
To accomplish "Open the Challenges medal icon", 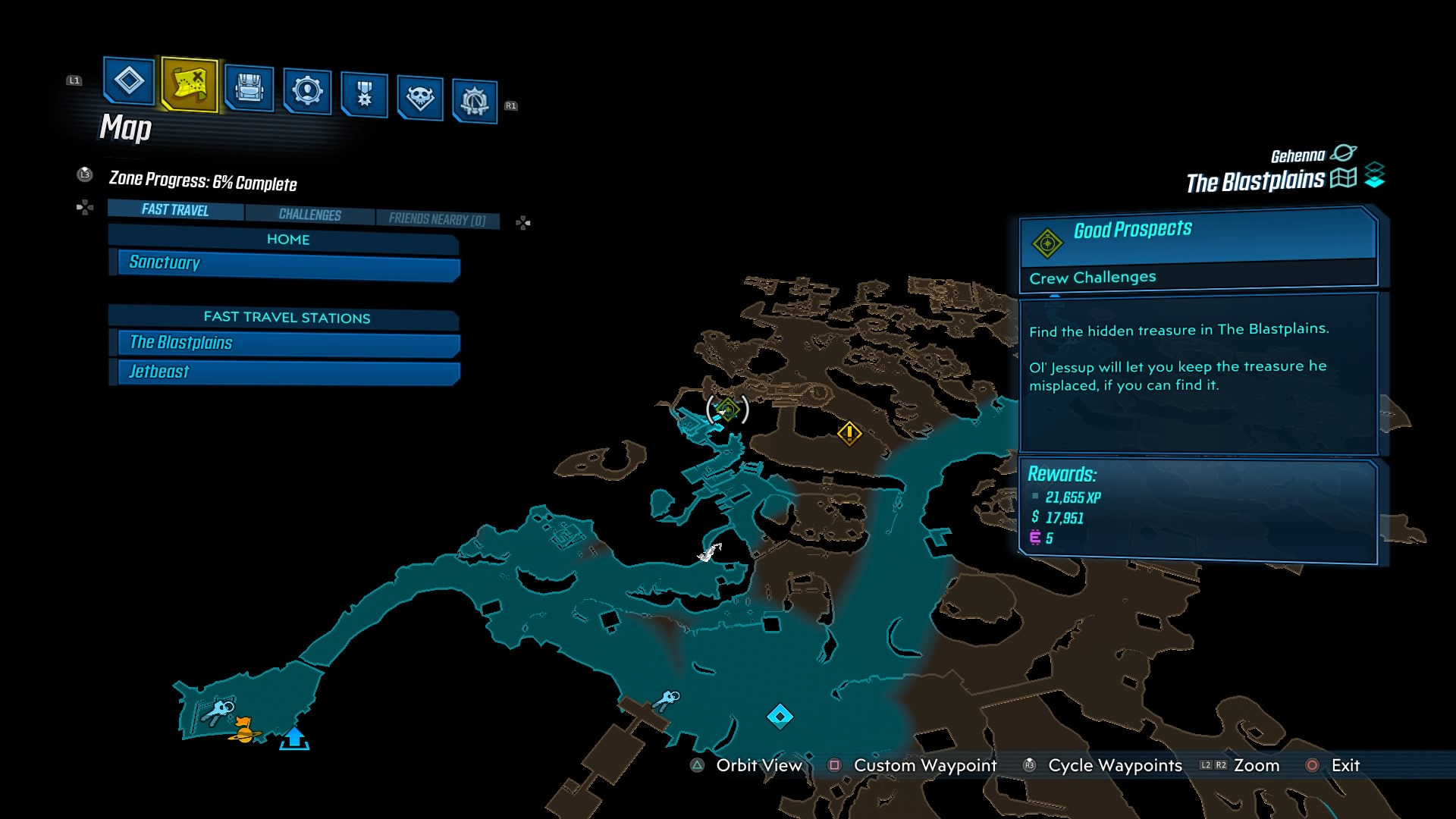I will click(x=364, y=93).
